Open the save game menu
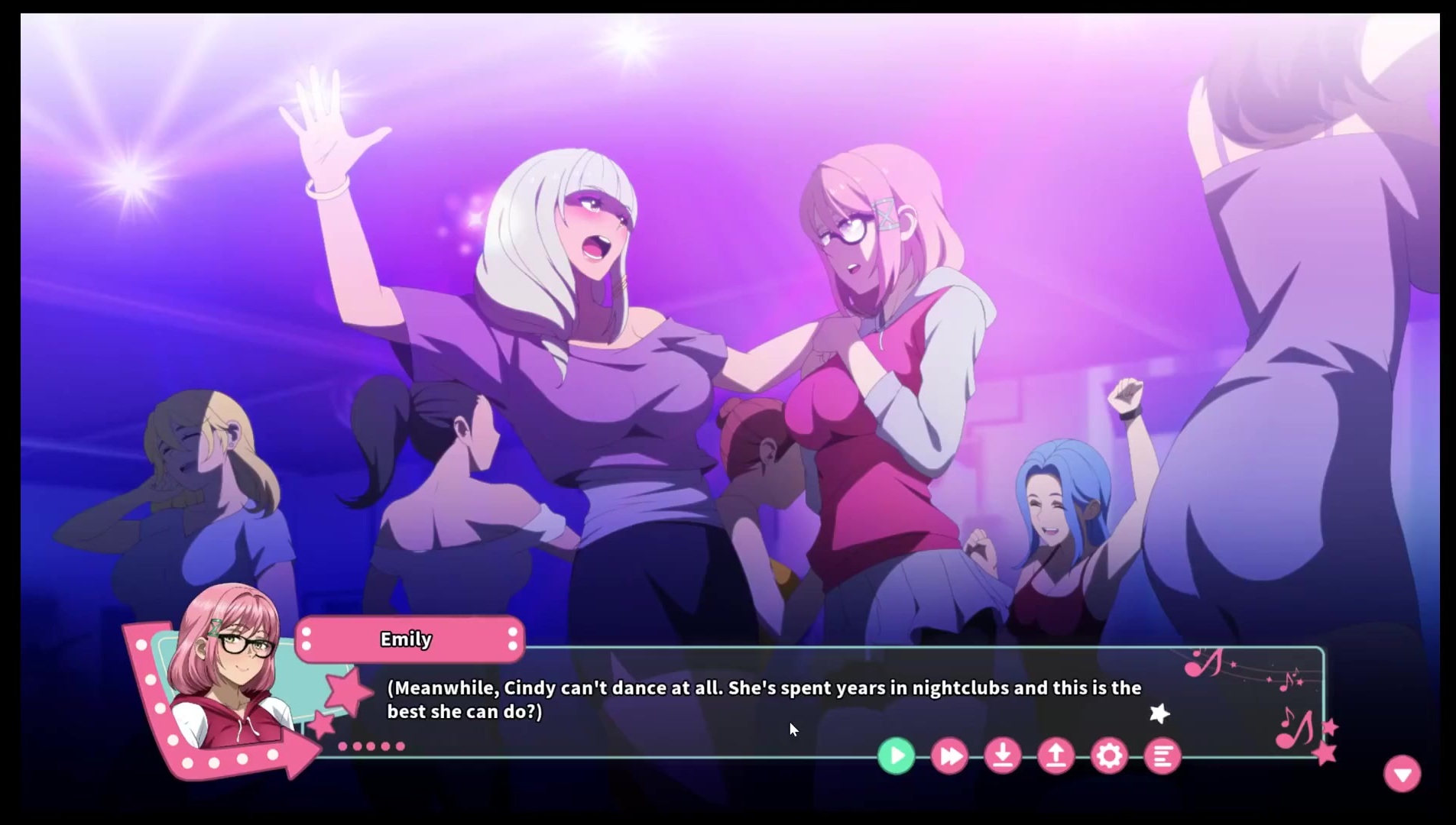The image size is (1456, 825). coord(1003,756)
